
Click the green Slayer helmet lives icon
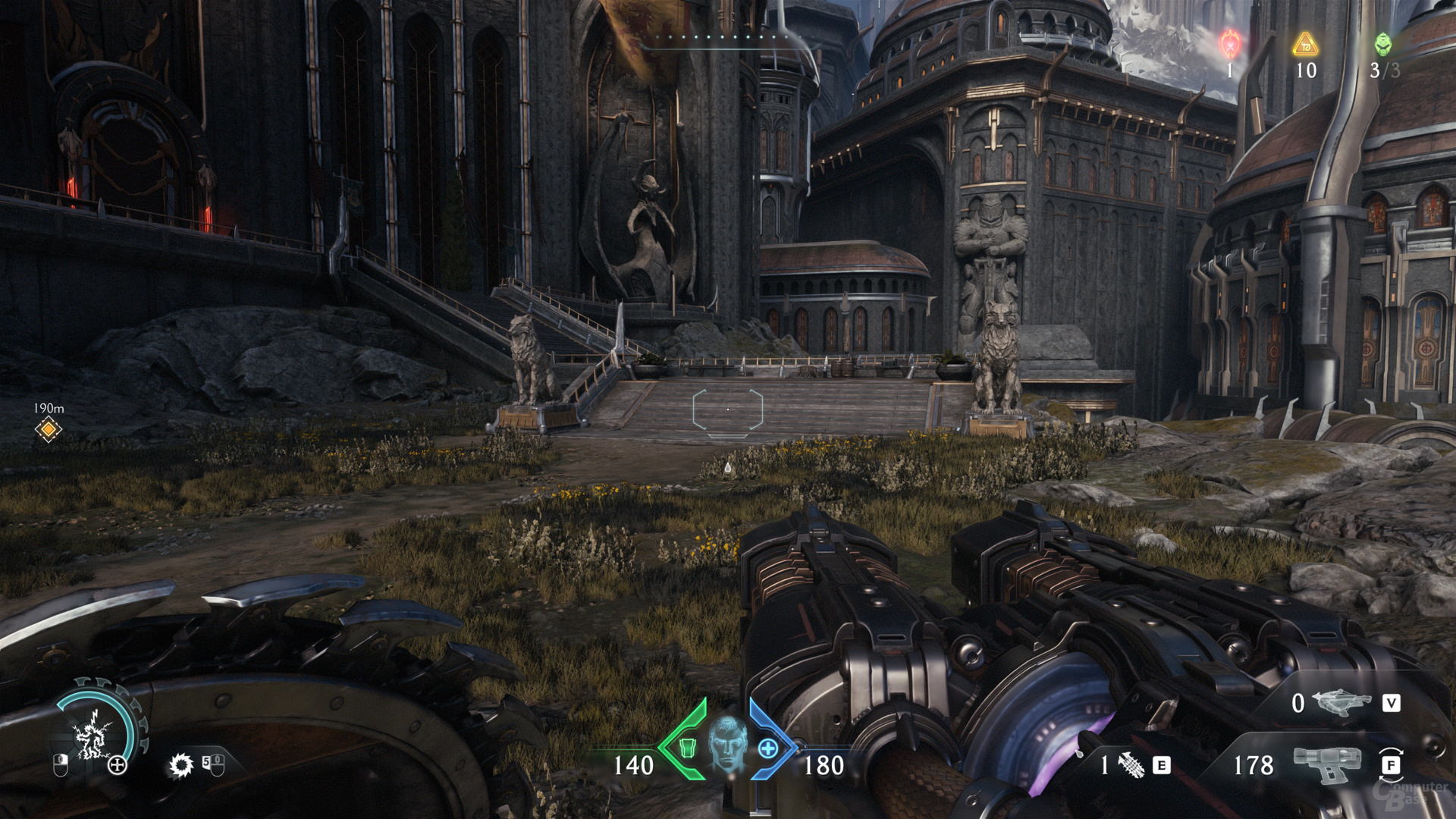click(1383, 44)
